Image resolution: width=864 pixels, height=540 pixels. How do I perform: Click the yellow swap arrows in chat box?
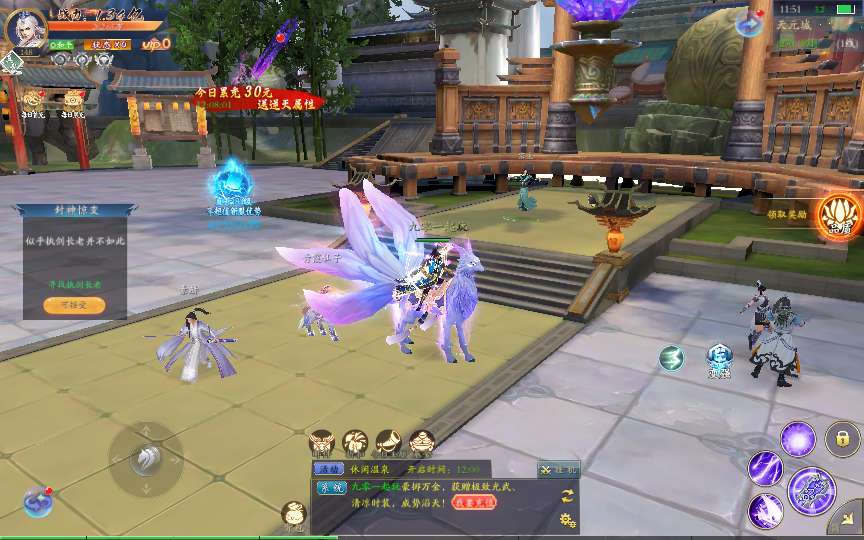point(567,496)
